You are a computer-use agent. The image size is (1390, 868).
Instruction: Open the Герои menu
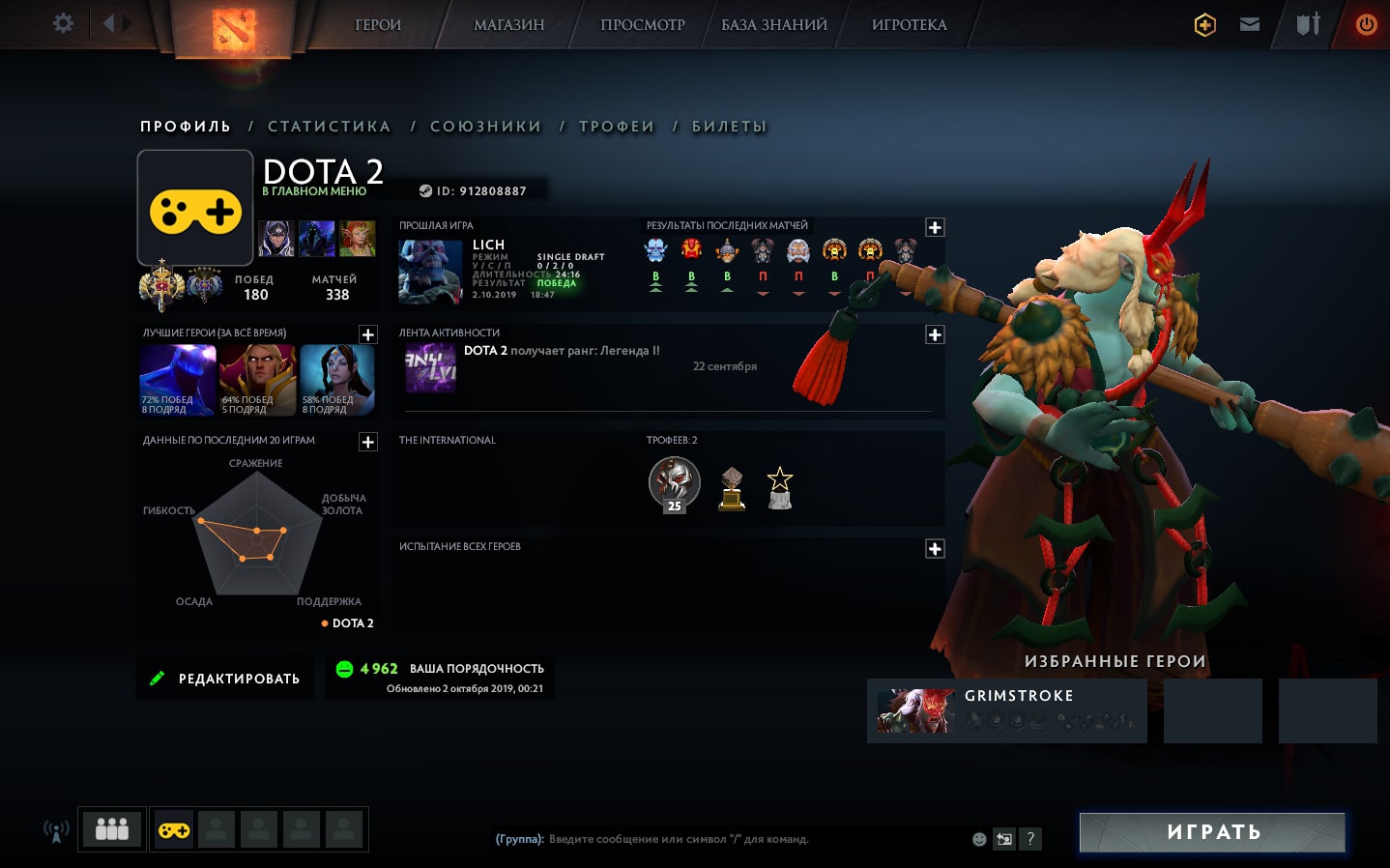pos(377,25)
